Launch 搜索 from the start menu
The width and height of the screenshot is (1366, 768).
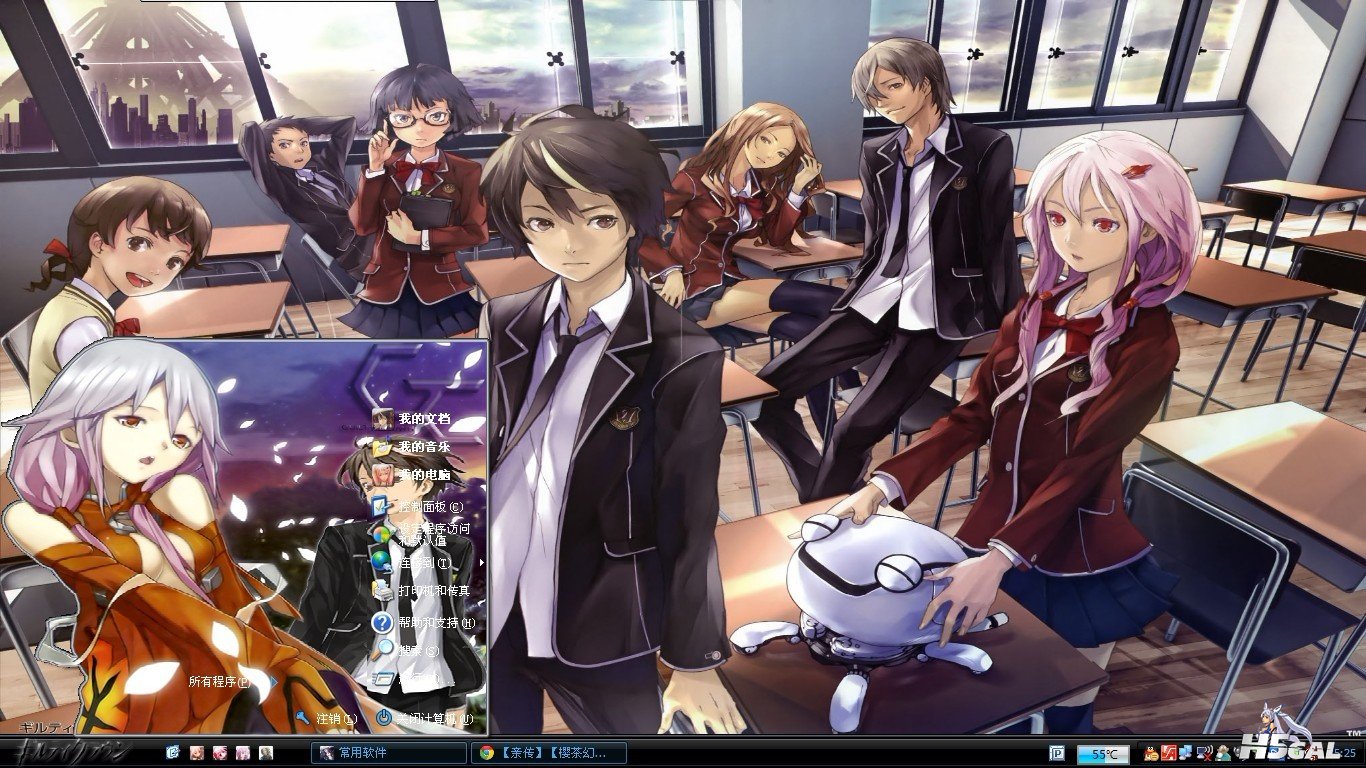coord(415,650)
